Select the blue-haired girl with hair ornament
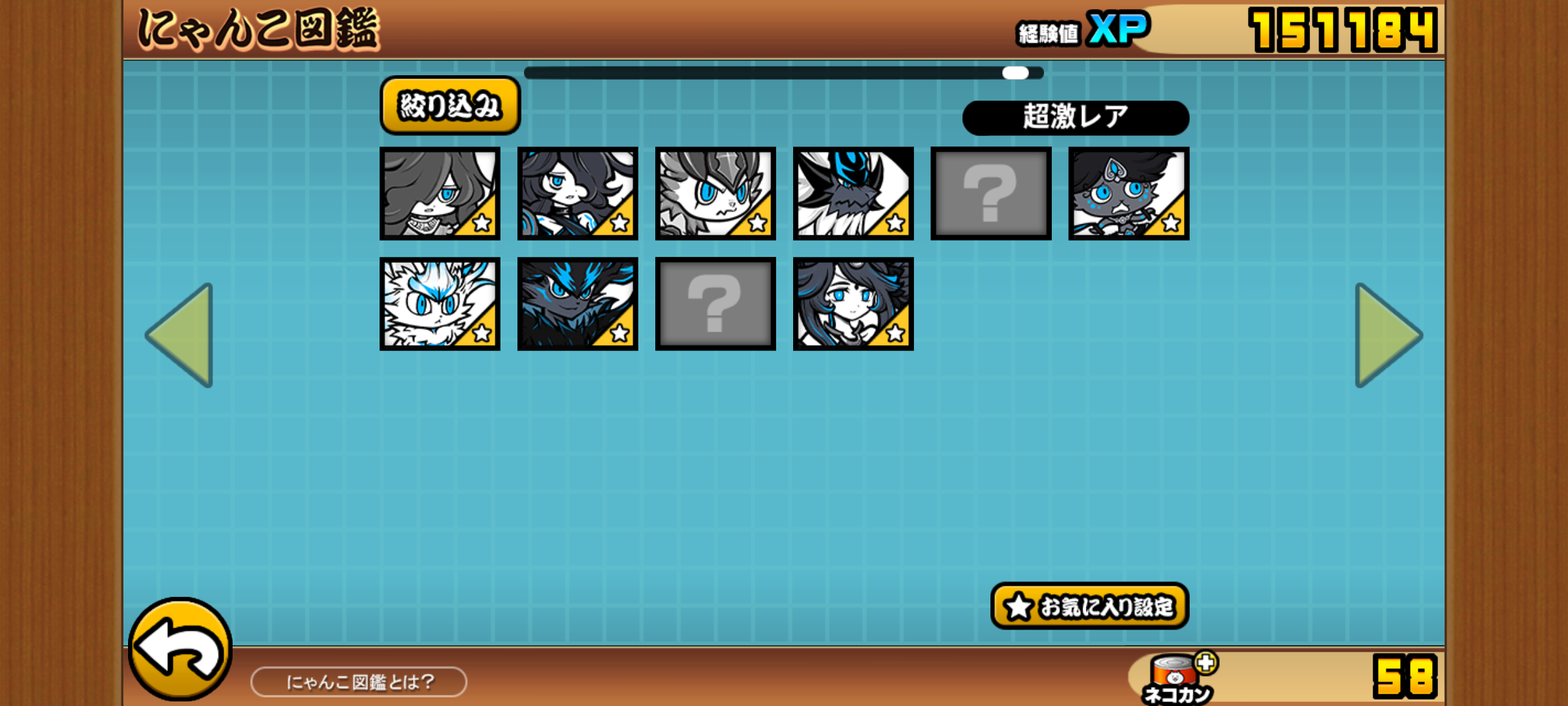Screen dimensions: 1568x706 (x=853, y=304)
